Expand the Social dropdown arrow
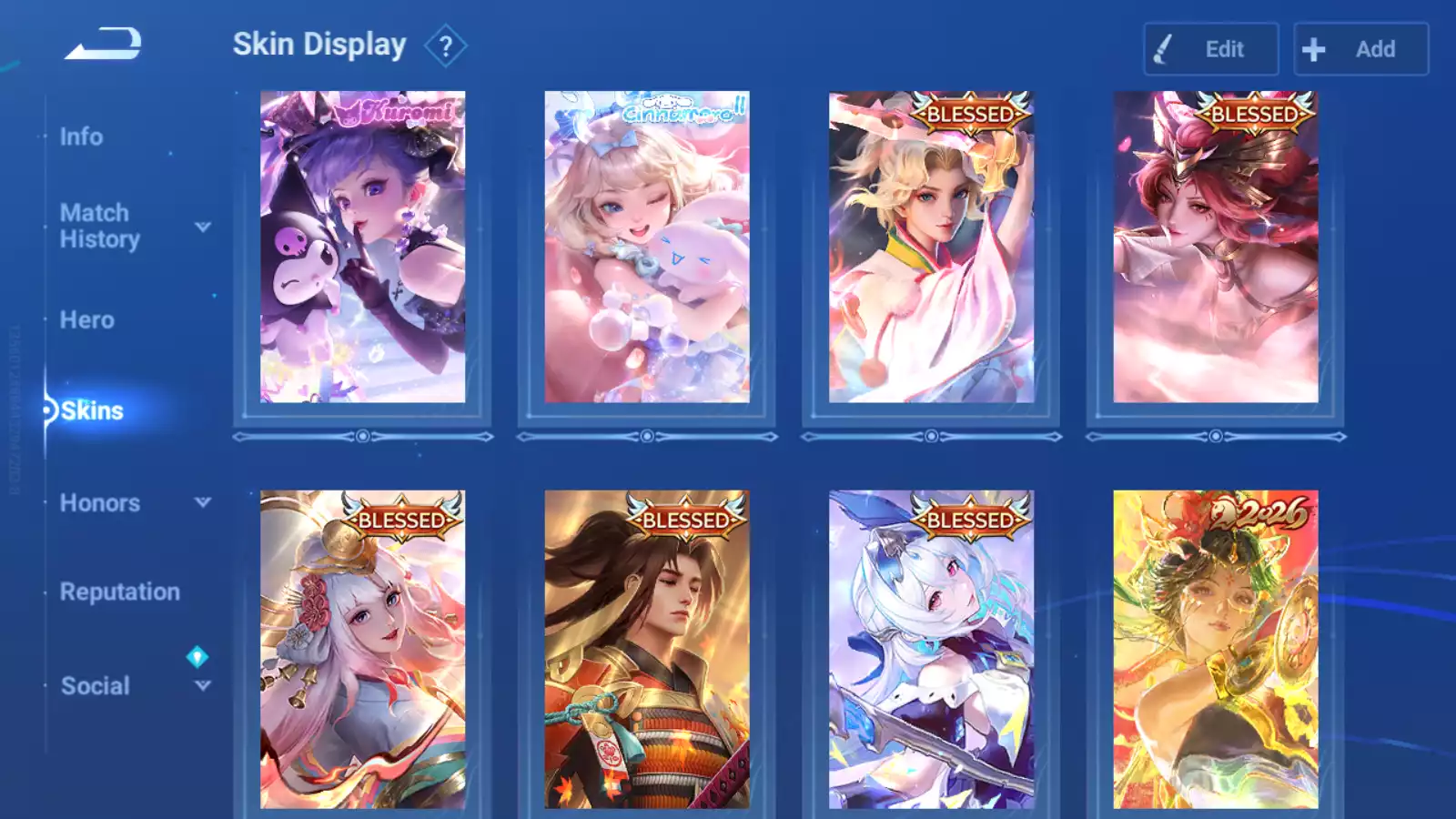 click(203, 685)
